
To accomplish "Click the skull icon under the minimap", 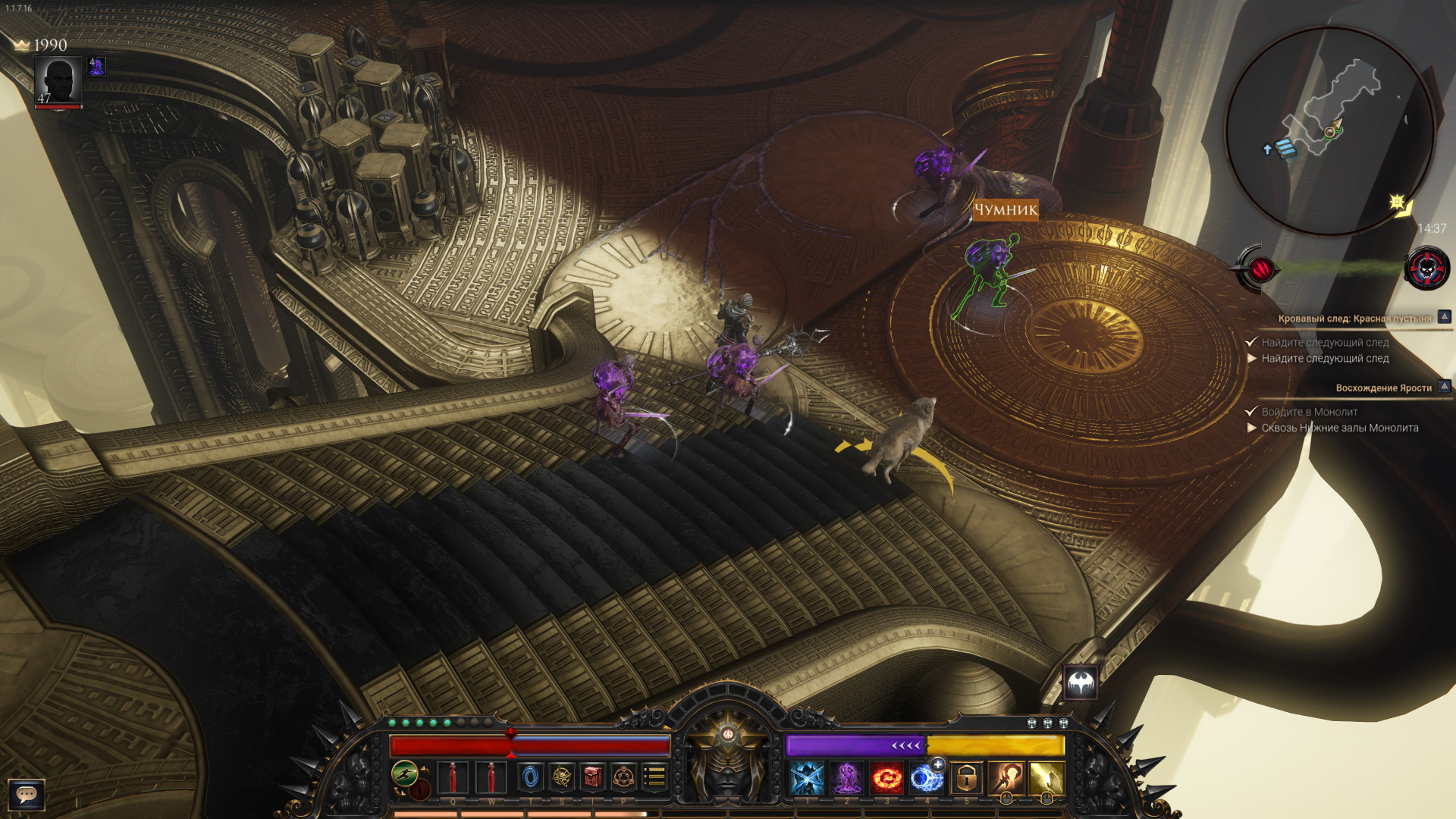I will point(1426,268).
